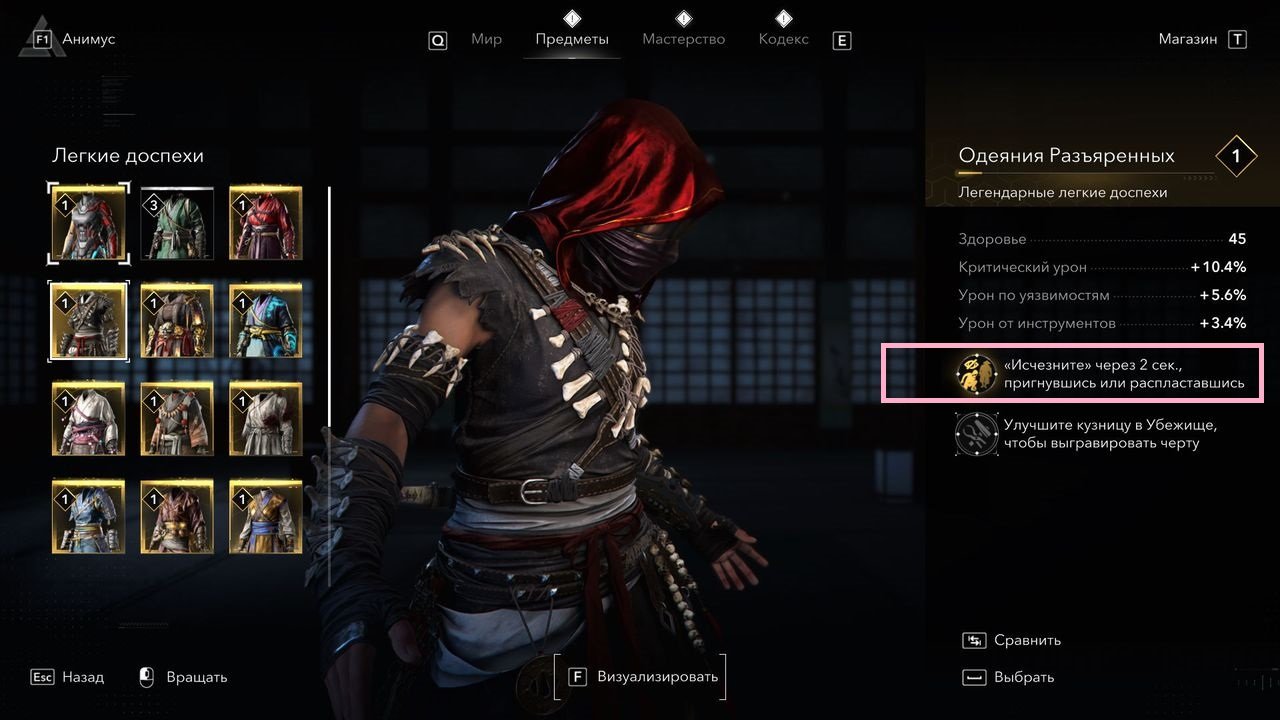Screen dimensions: 1280x720
Task: Click the Визуализировать button
Action: 641,677
